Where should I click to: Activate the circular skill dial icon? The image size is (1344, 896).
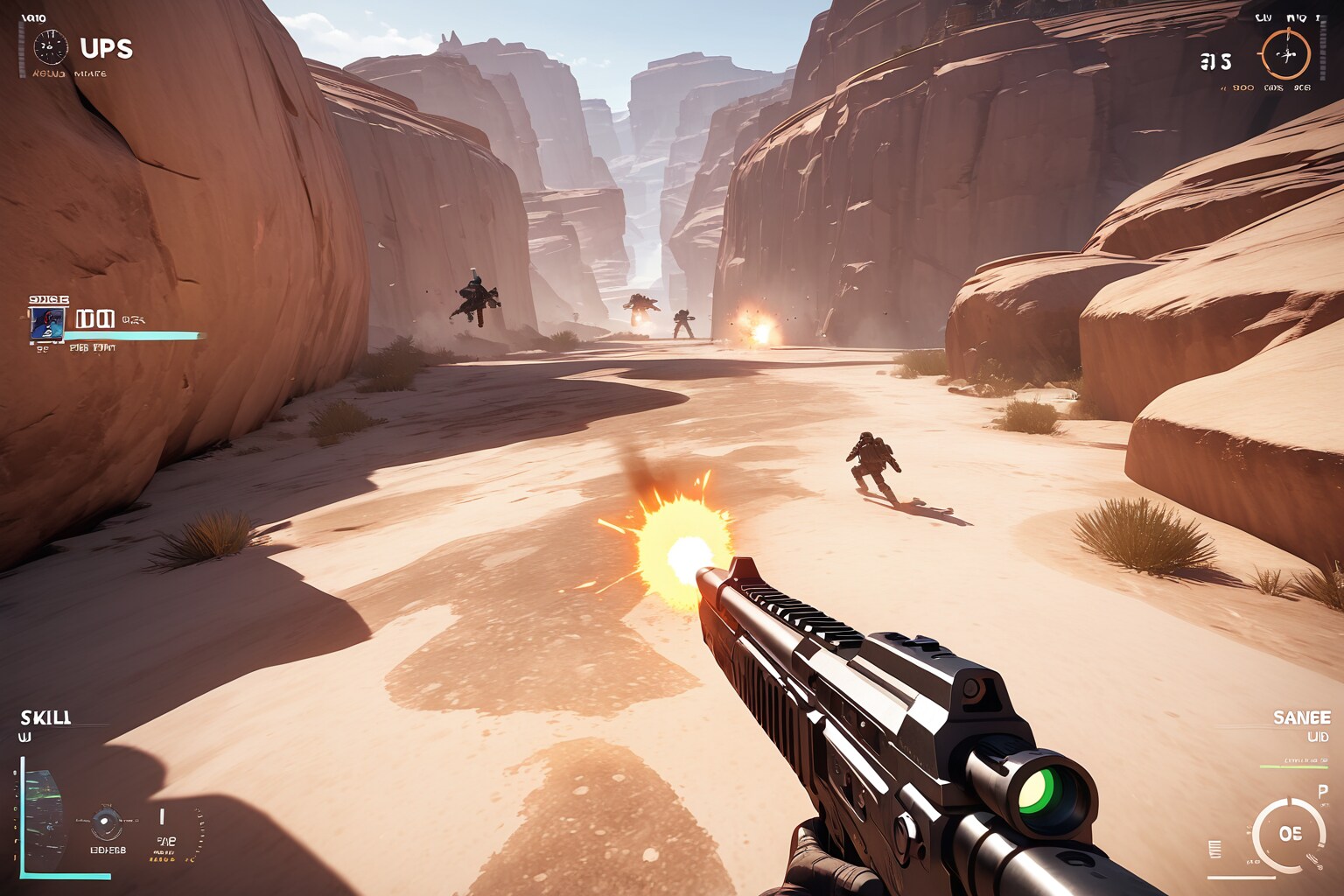107,821
